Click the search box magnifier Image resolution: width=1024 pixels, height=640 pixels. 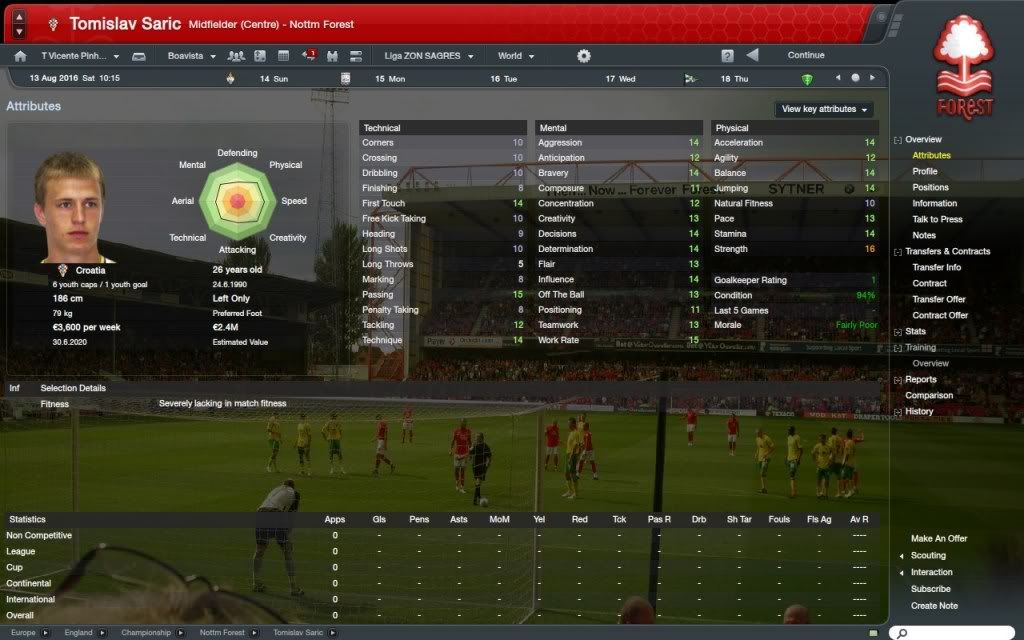(x=900, y=633)
